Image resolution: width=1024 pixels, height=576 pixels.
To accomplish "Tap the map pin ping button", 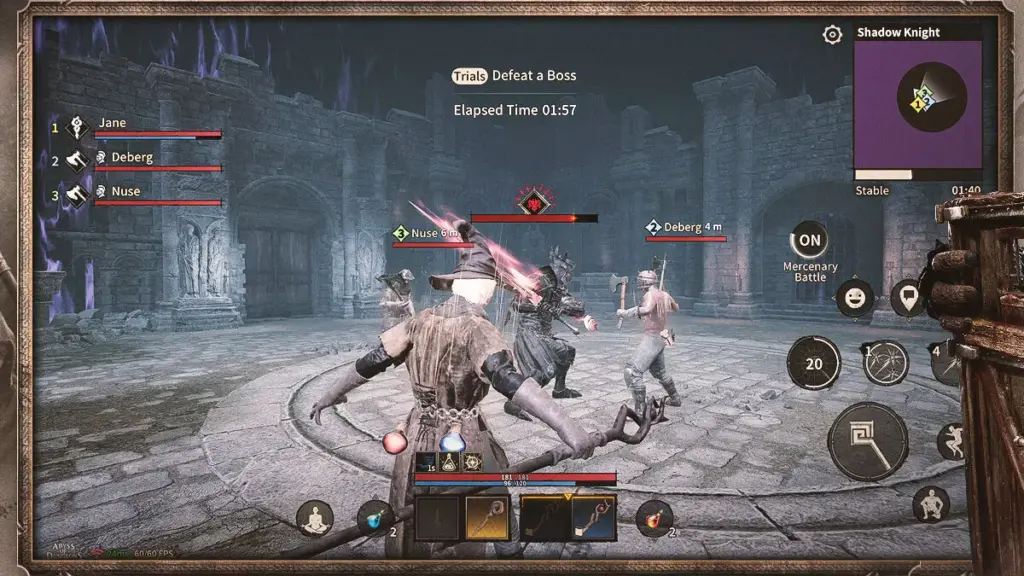I will coord(907,297).
